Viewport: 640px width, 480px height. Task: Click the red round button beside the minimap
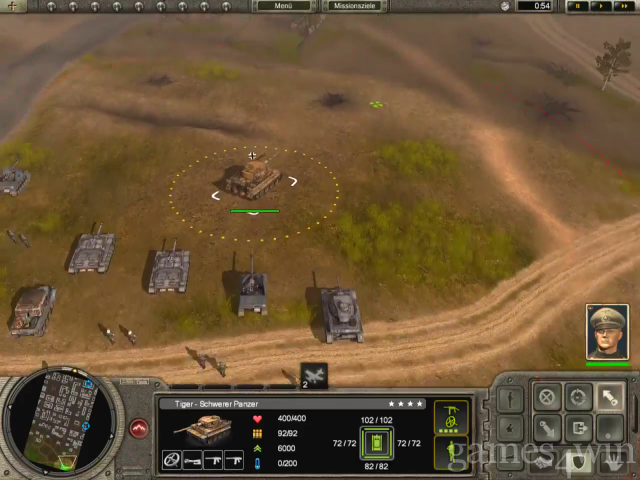click(x=139, y=428)
